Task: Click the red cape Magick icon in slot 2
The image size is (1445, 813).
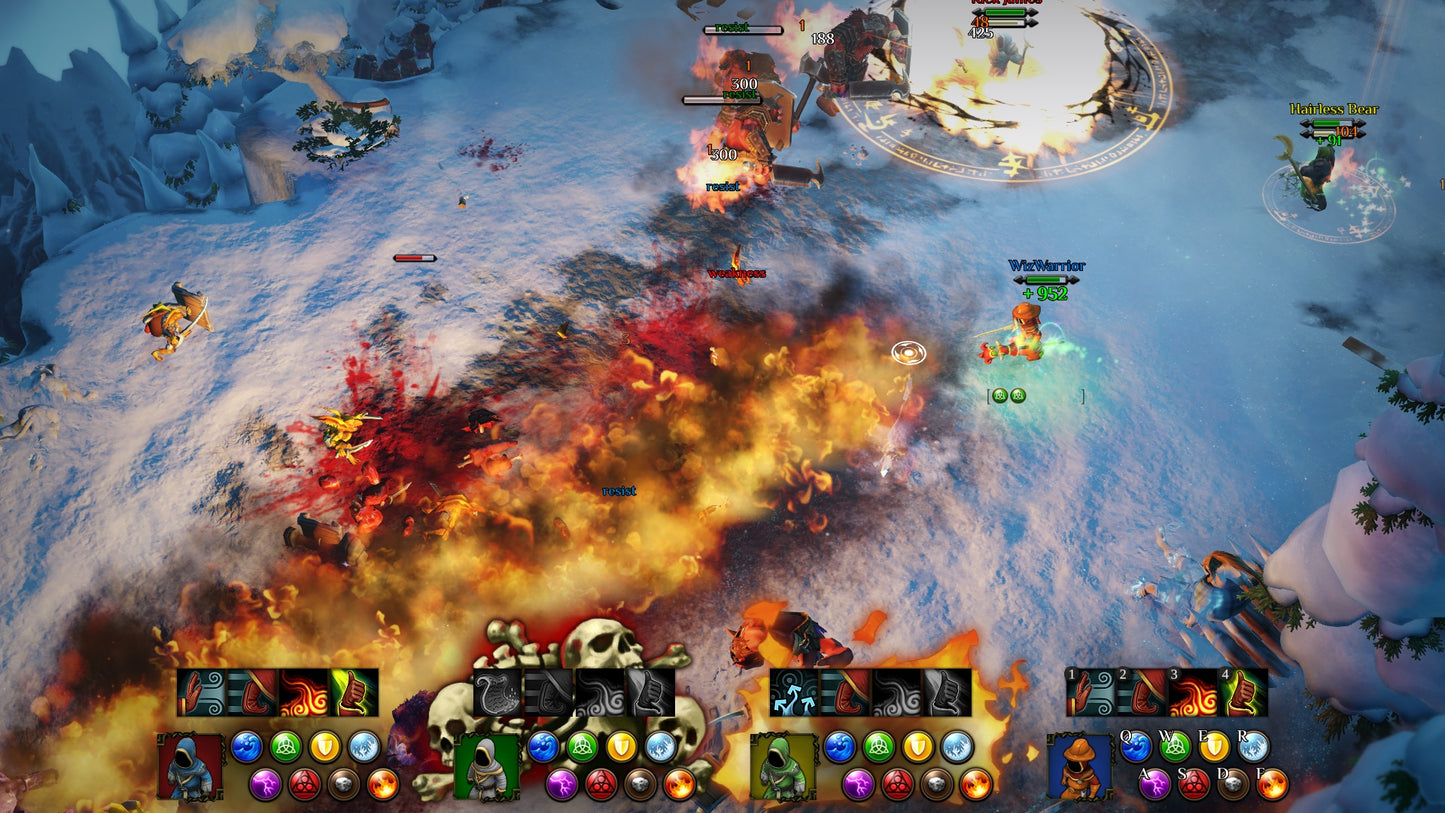Action: (1142, 692)
